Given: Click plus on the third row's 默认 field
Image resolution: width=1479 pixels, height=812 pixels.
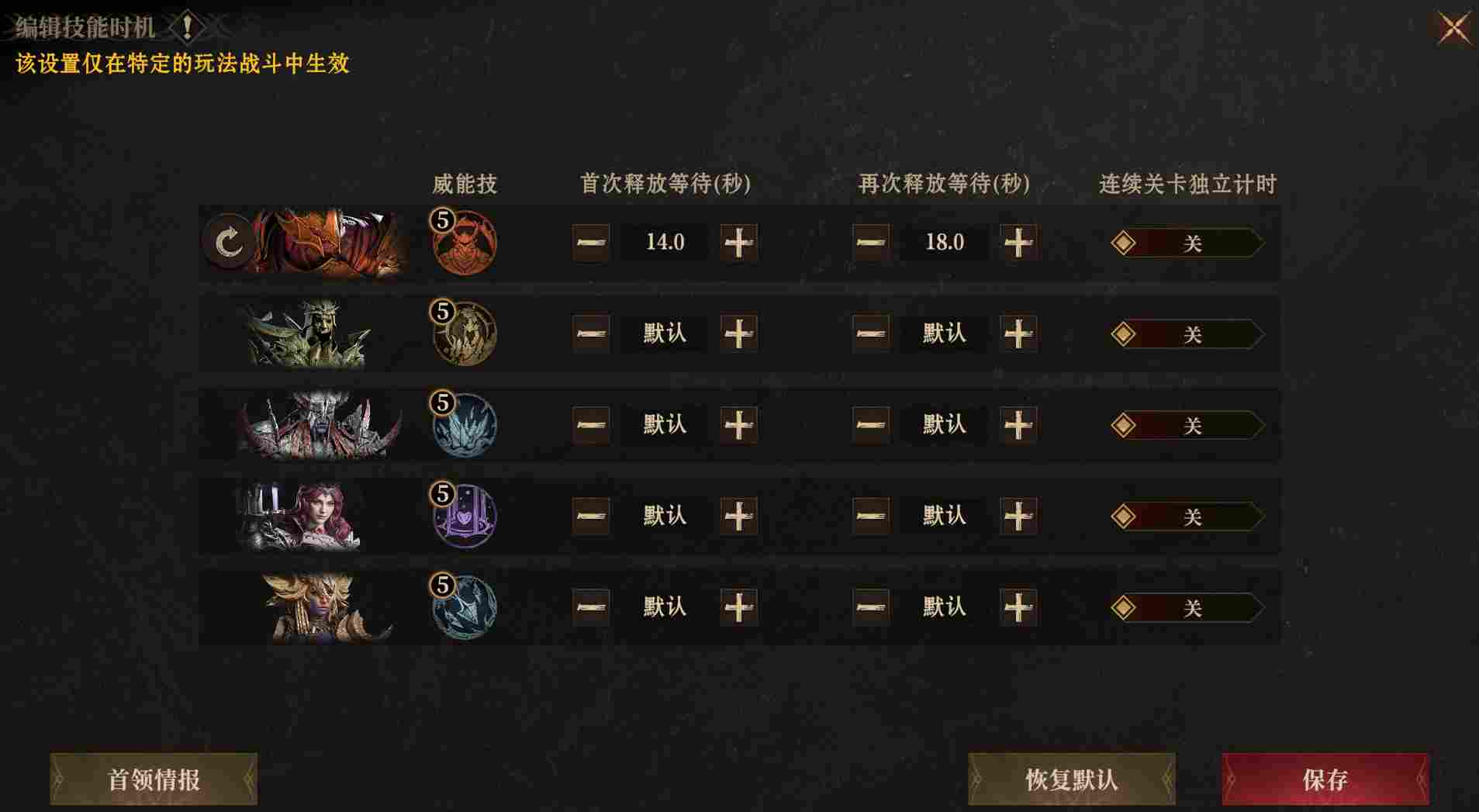Looking at the screenshot, I should coord(738,425).
